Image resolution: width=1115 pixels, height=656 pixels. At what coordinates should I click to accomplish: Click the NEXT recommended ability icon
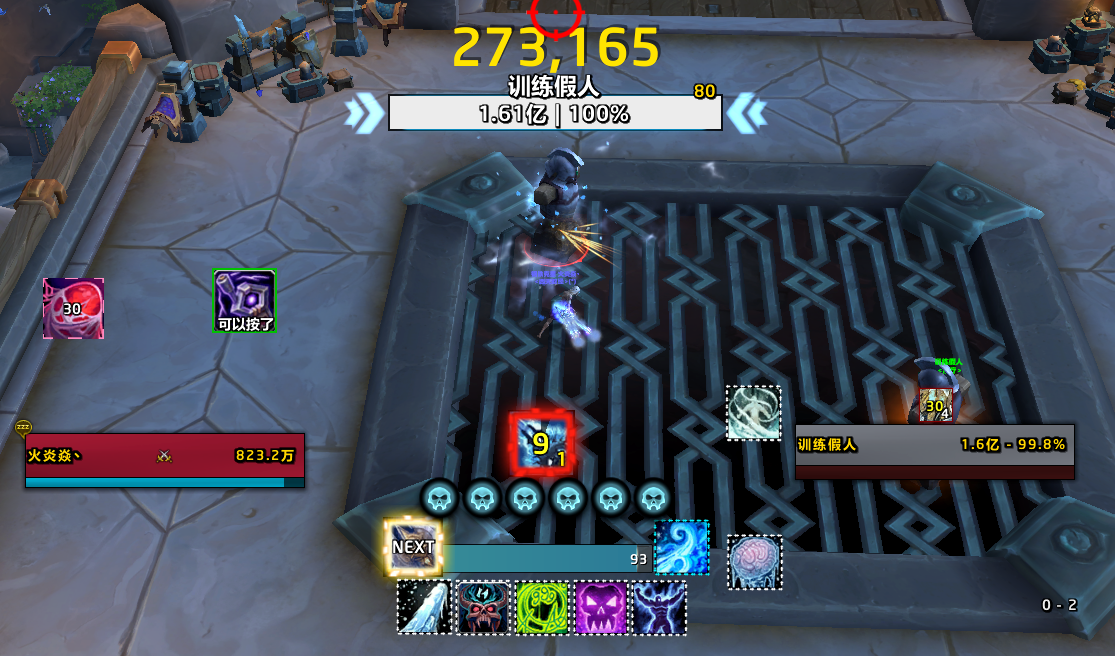click(x=413, y=547)
